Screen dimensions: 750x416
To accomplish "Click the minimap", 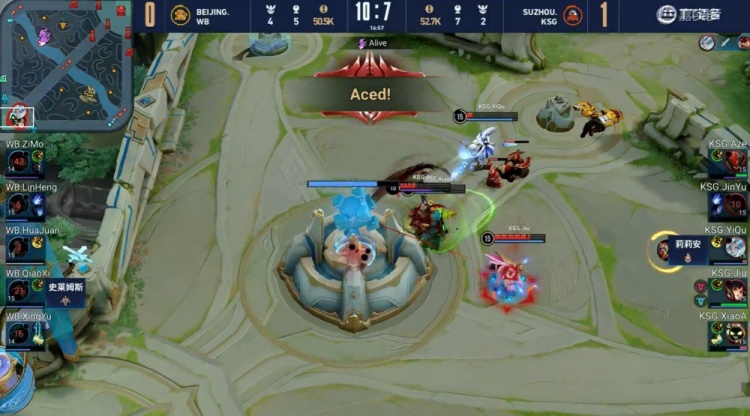I will [x=64, y=65].
